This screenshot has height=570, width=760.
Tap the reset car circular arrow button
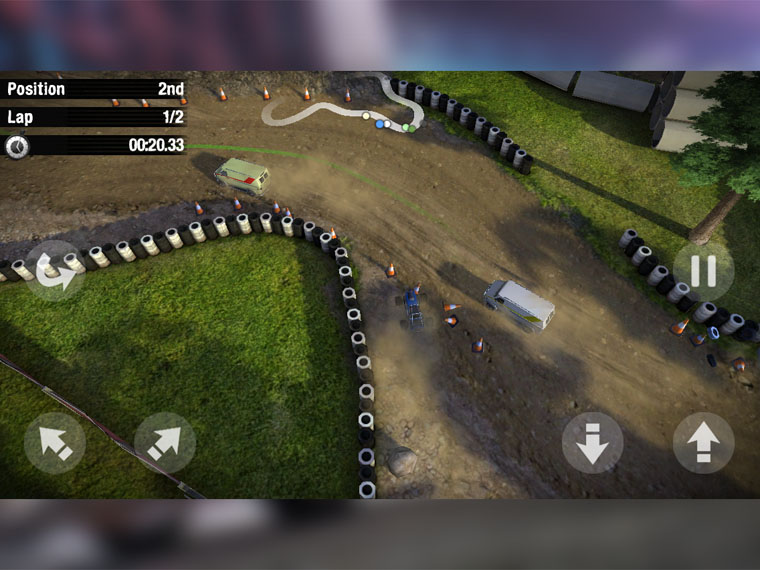(55, 271)
